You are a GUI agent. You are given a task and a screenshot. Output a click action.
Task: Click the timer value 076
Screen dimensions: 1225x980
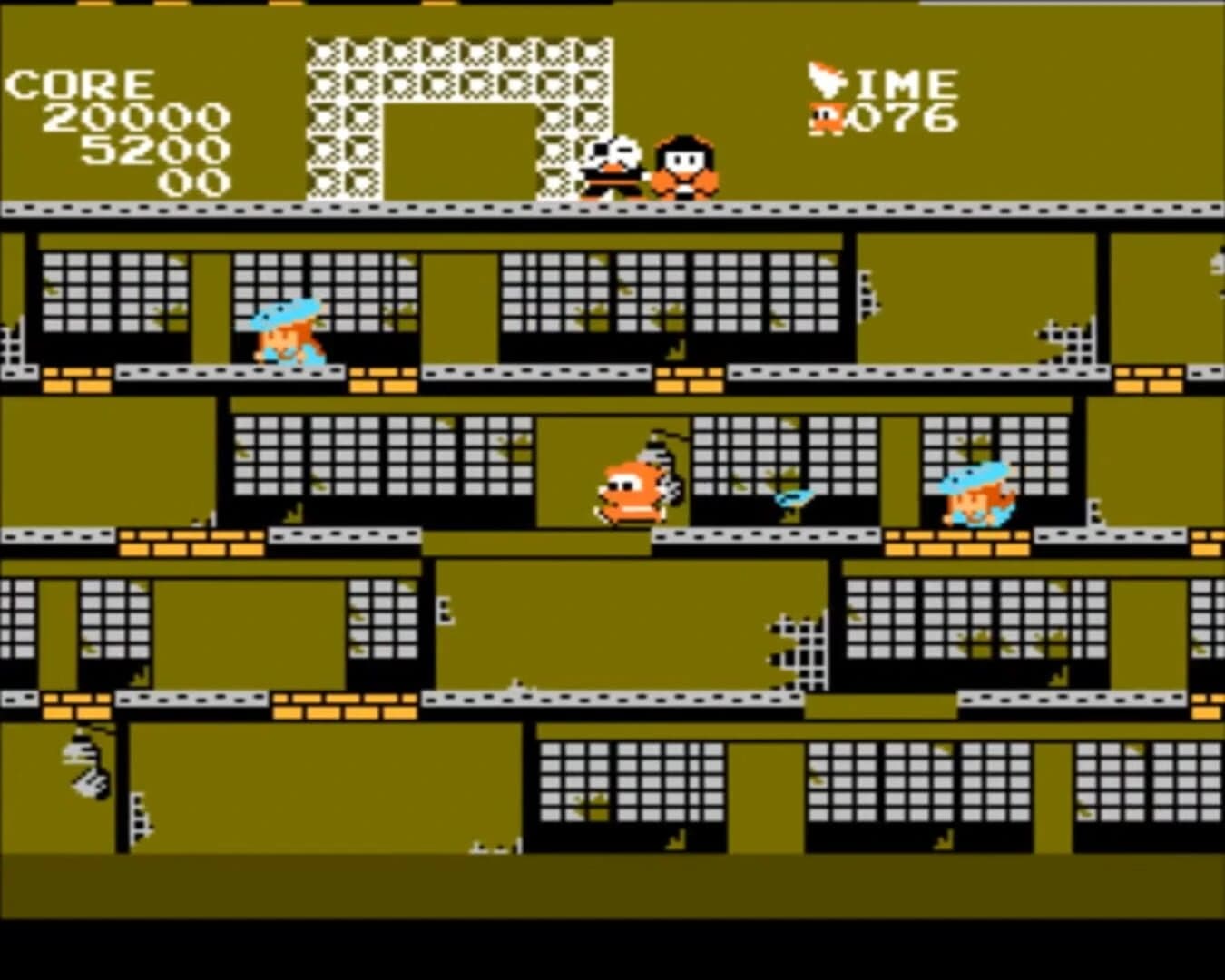point(907,116)
